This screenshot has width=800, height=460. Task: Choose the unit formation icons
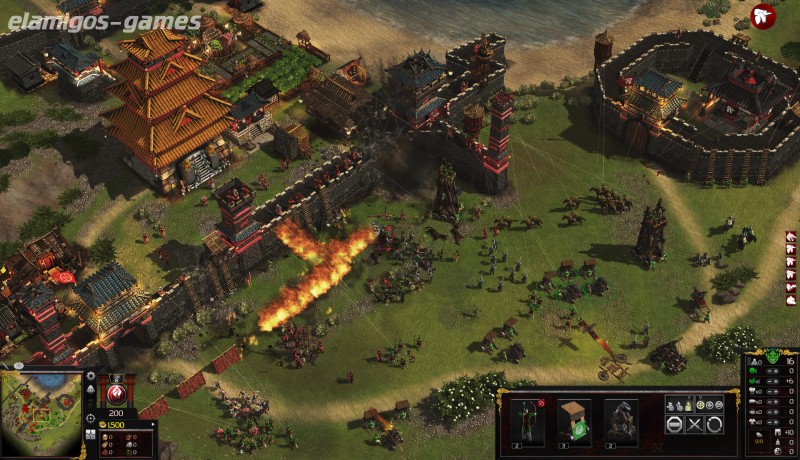(x=683, y=404)
